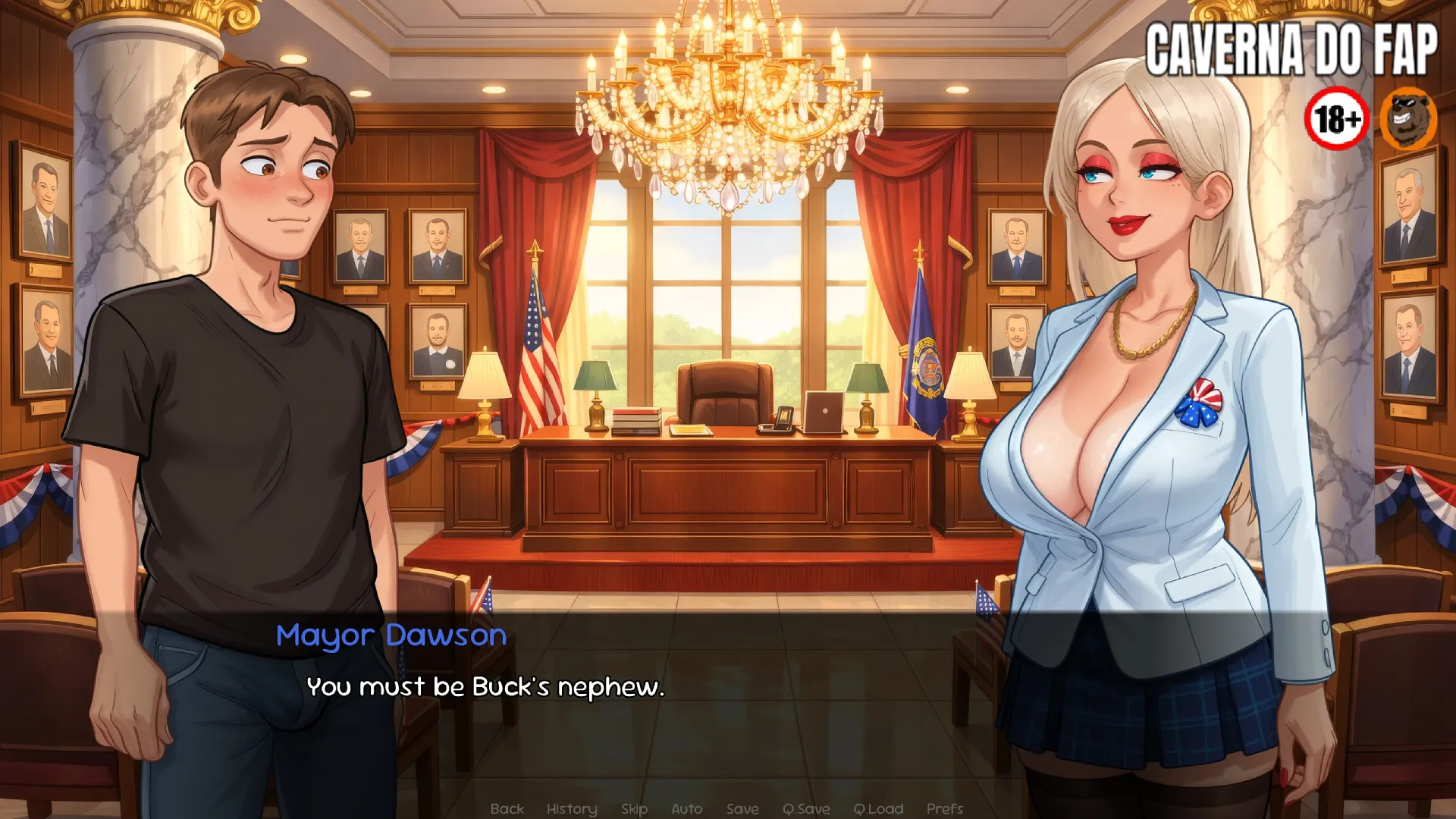Image resolution: width=1456 pixels, height=819 pixels.
Task: Activate Skip in the quick menu
Action: (634, 808)
